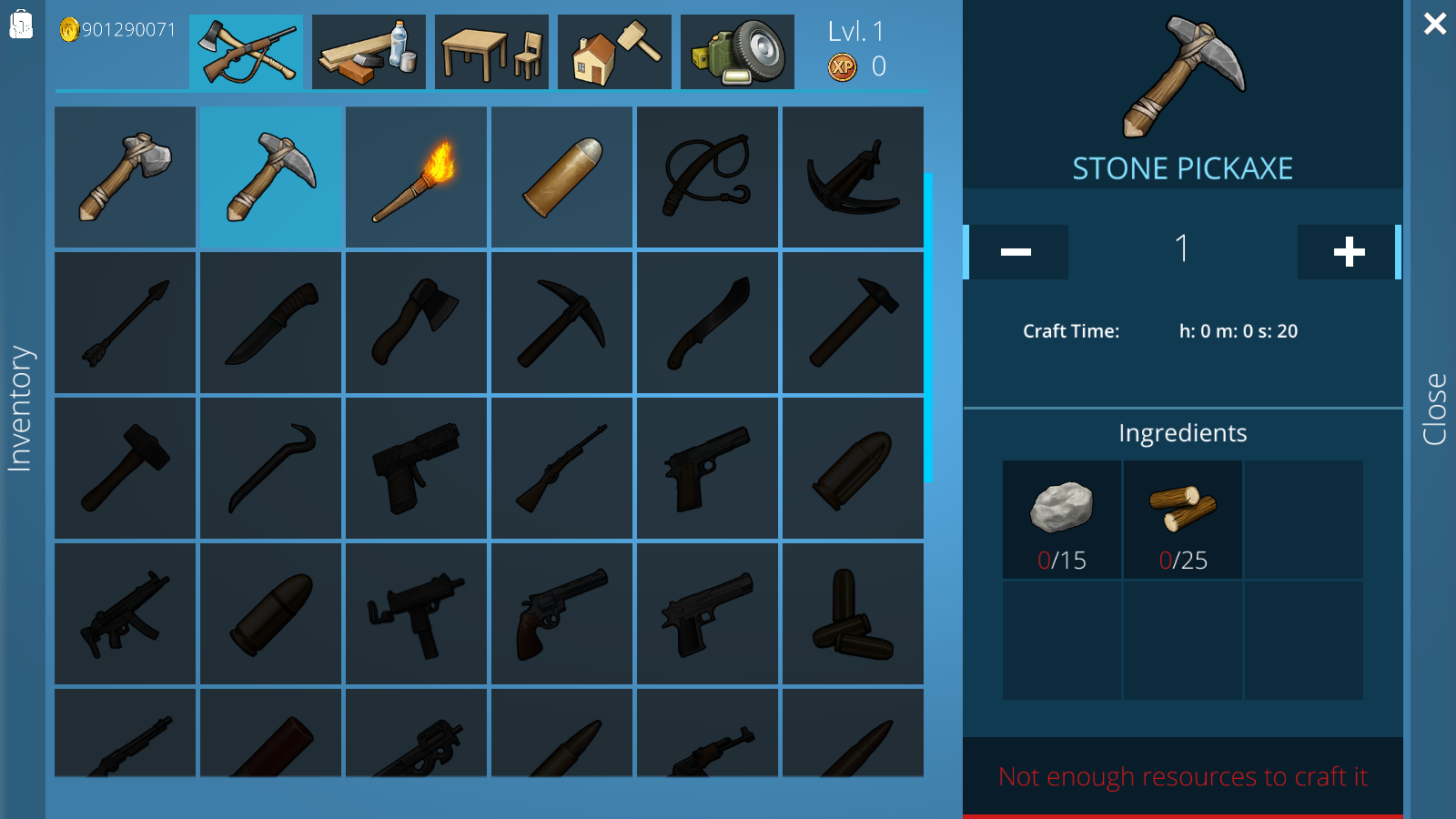Open the wood planks resources tab
1456x819 pixels.
(369, 52)
